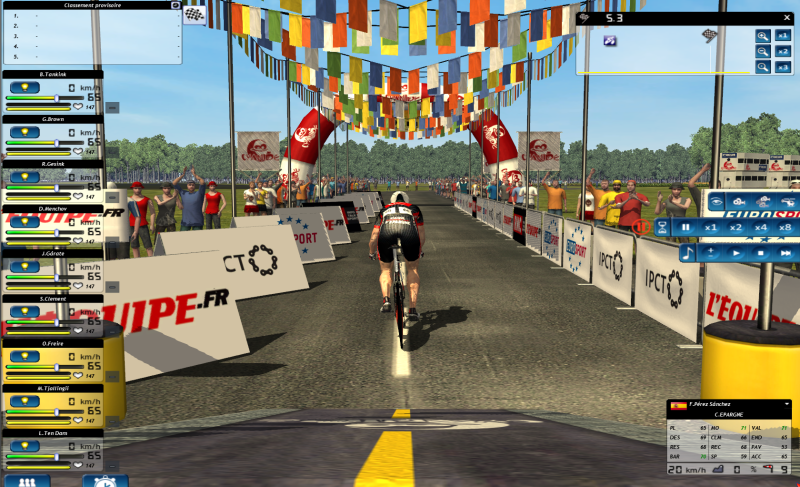Adjust R.Gesink's effort slider
Screen dimensions: 800x487
57,187
